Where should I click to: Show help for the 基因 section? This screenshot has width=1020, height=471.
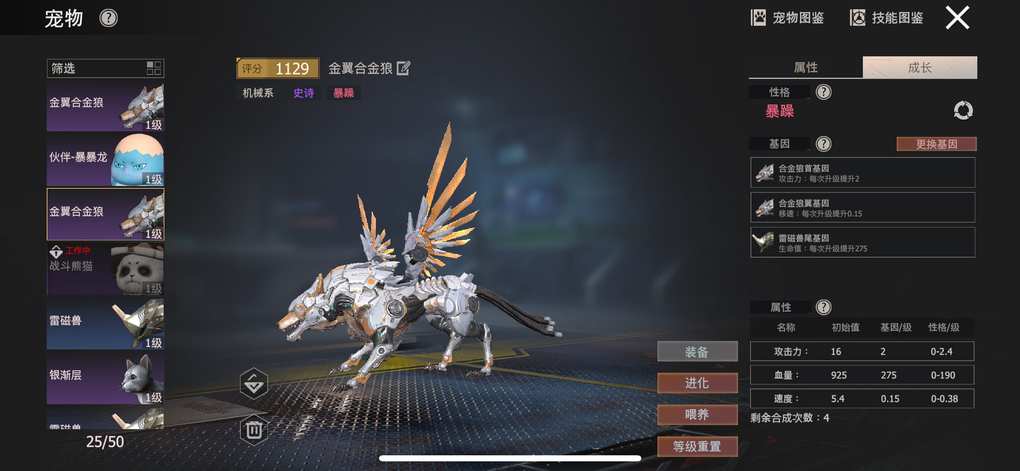click(823, 144)
